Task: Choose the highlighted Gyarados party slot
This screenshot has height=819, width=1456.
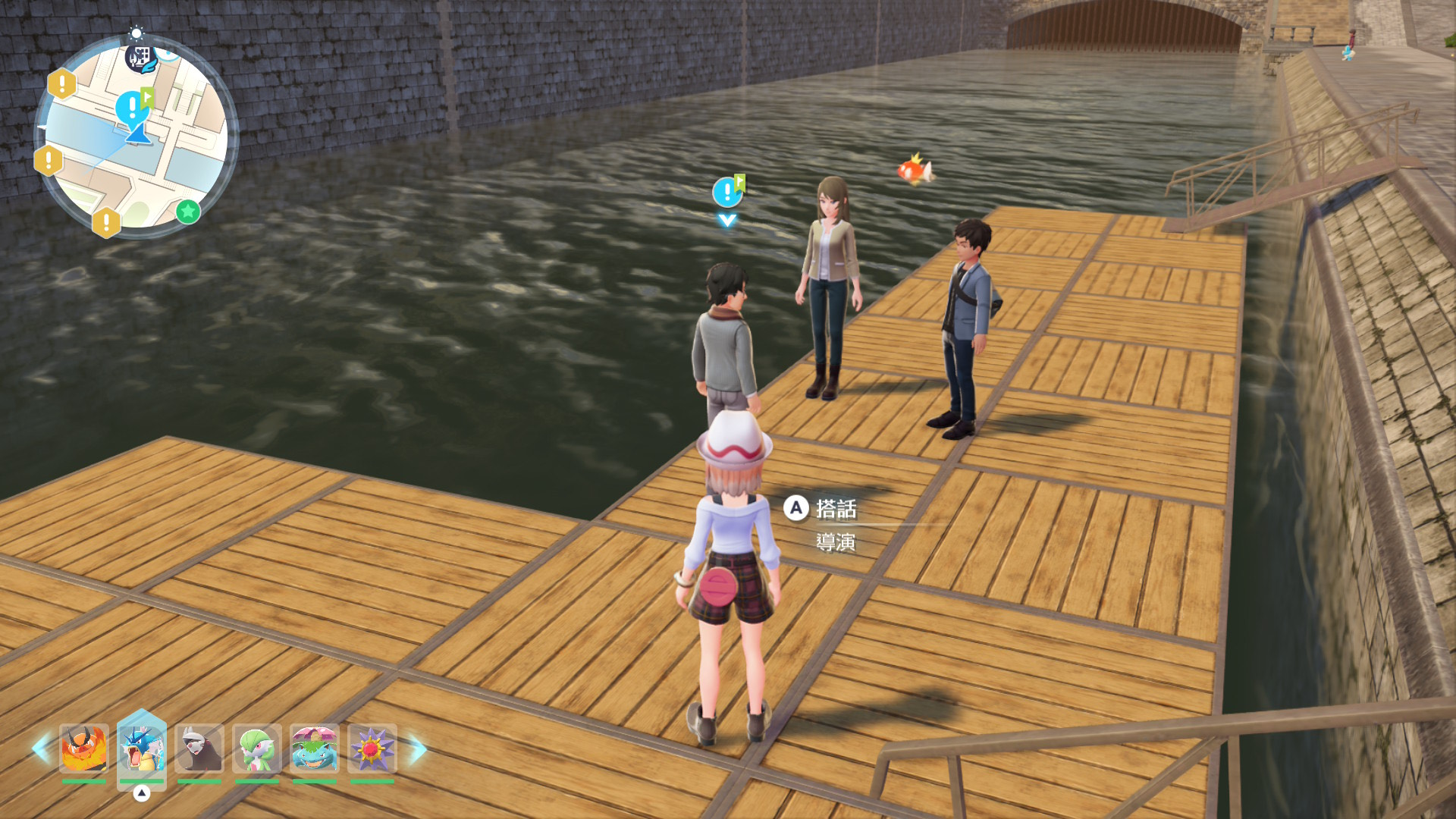Action: coord(142,748)
